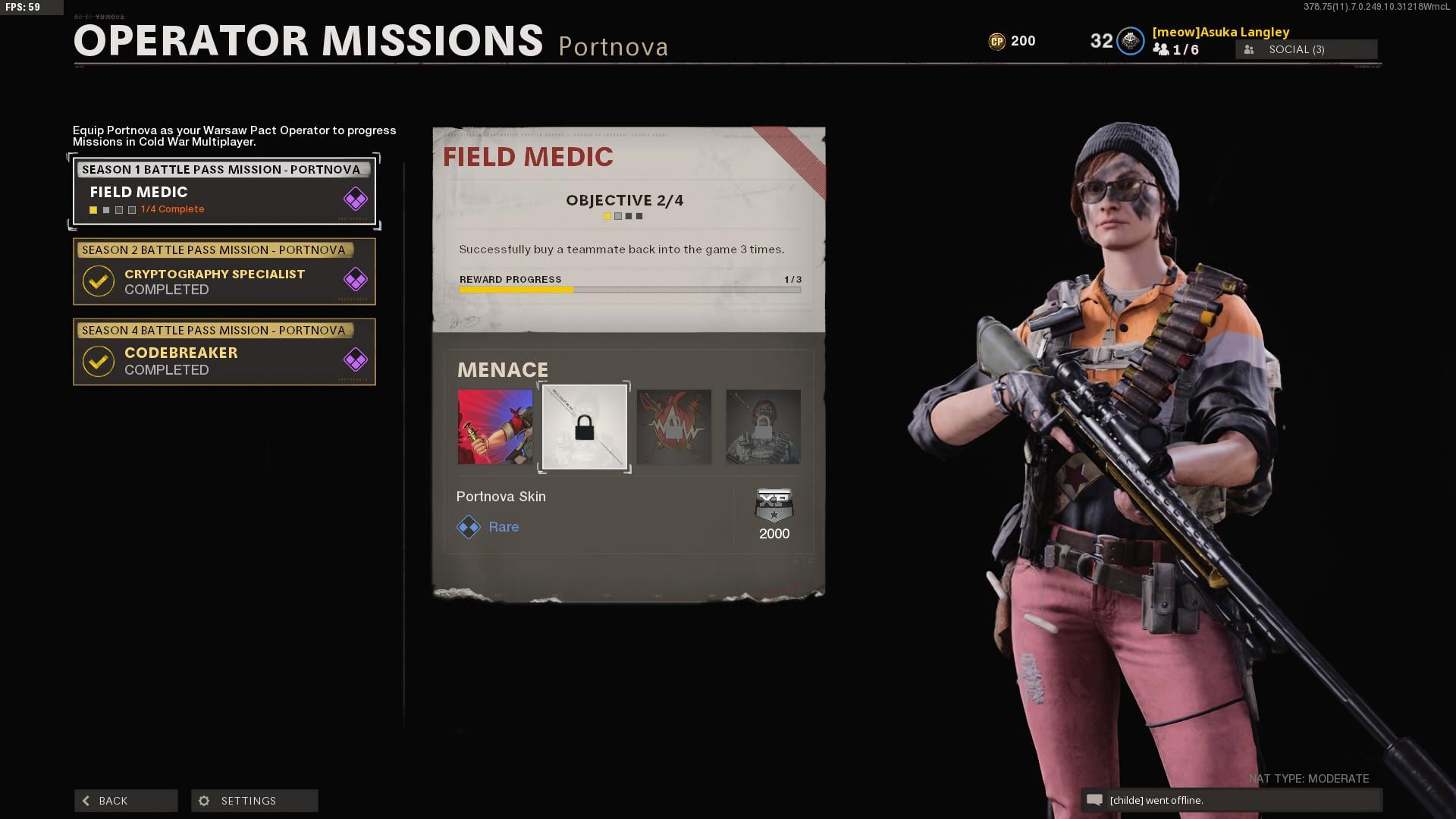Go back with the Back button
The width and height of the screenshot is (1456, 819).
[126, 801]
